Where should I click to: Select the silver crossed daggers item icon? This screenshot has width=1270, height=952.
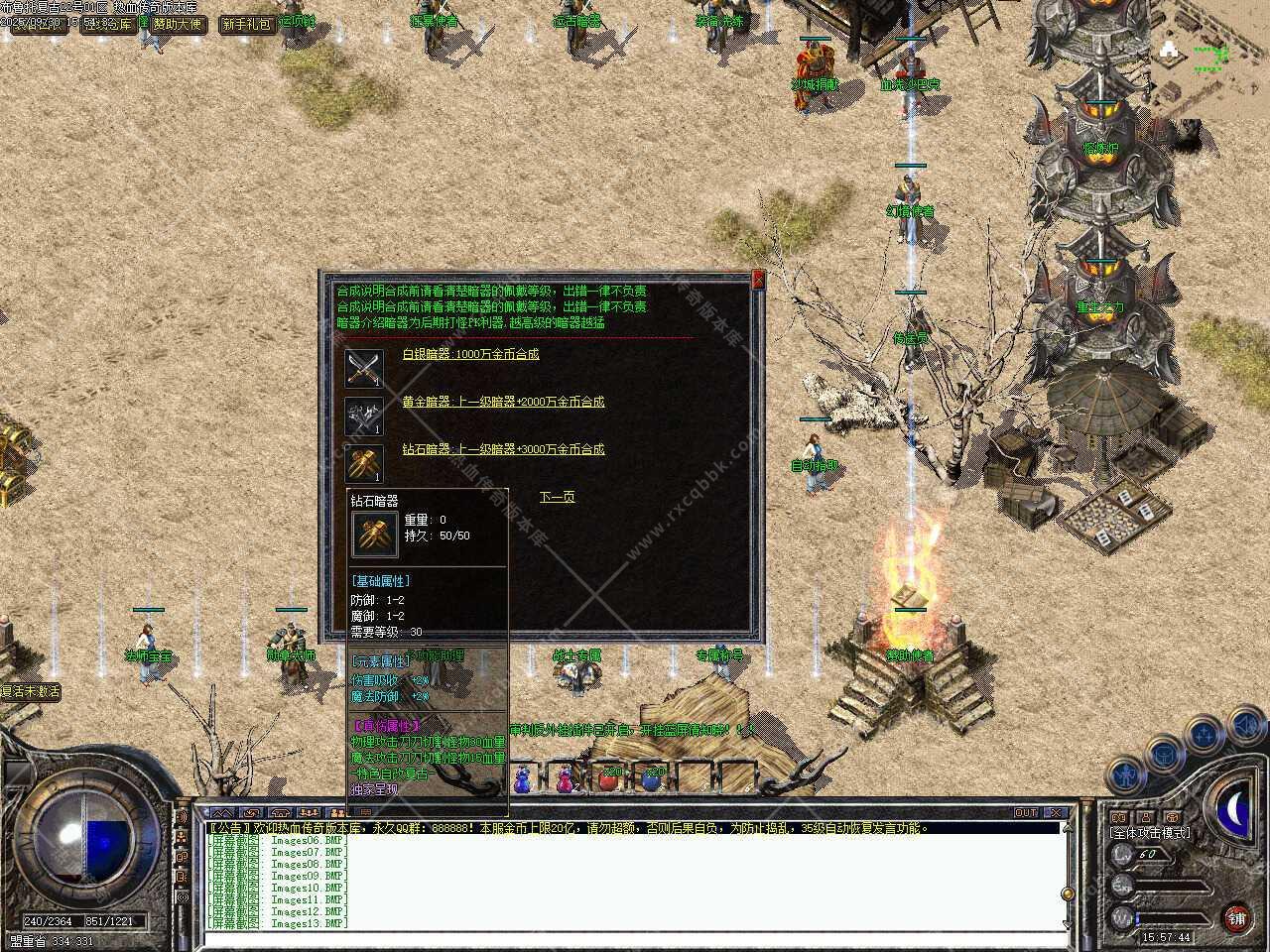(x=363, y=369)
